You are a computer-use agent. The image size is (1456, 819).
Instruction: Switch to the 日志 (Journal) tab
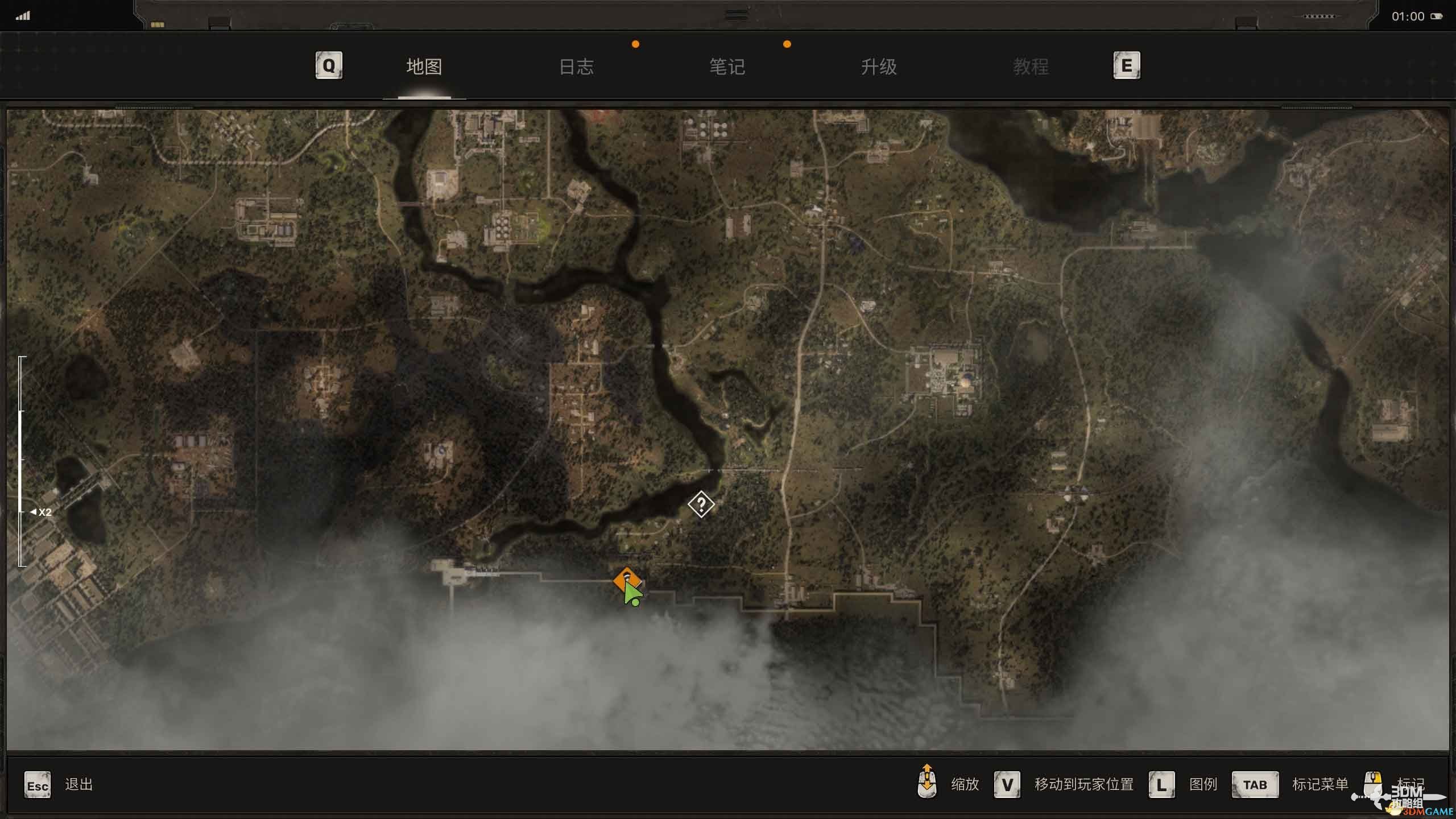coord(576,67)
